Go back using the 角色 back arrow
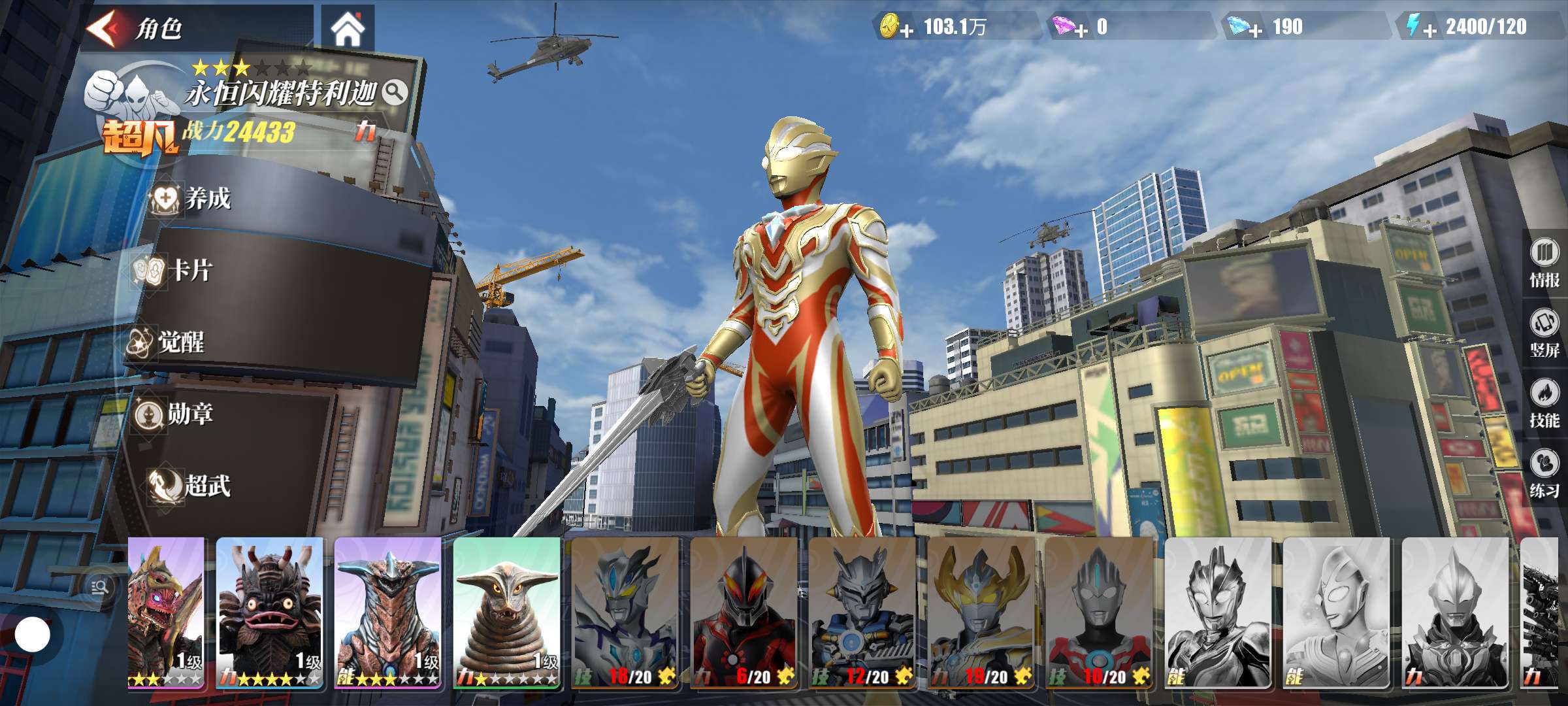This screenshot has width=1568, height=706. coord(106,27)
